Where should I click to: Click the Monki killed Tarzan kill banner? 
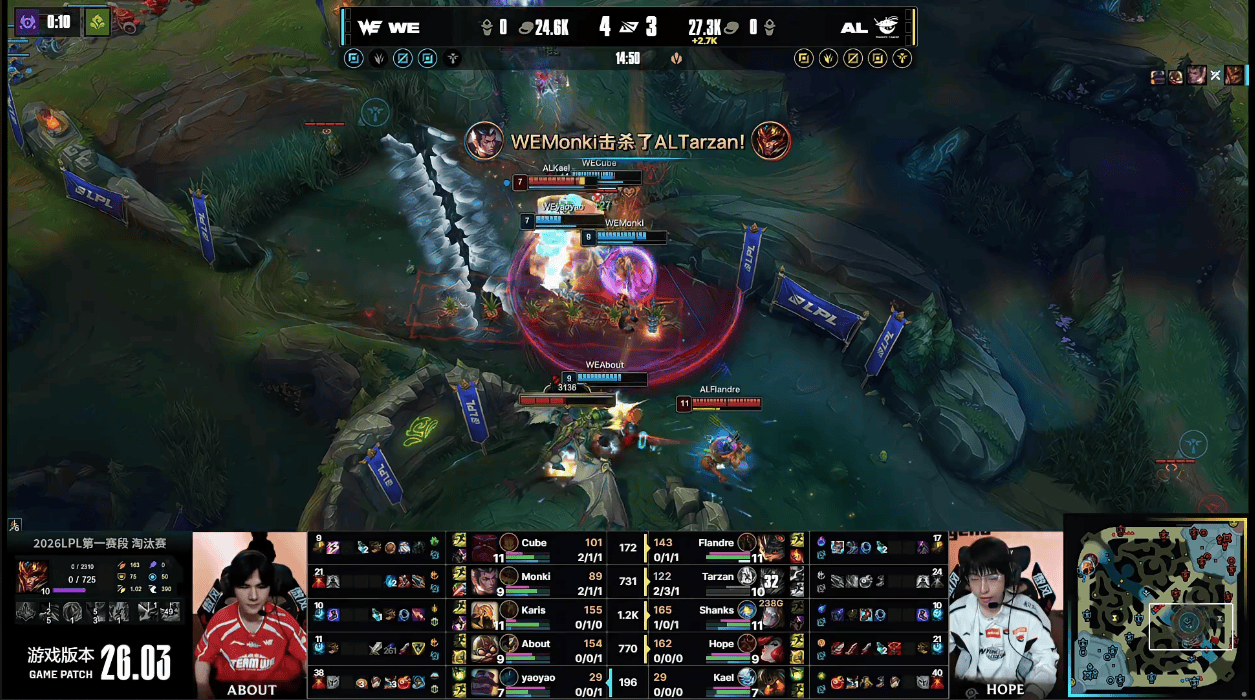coord(627,141)
